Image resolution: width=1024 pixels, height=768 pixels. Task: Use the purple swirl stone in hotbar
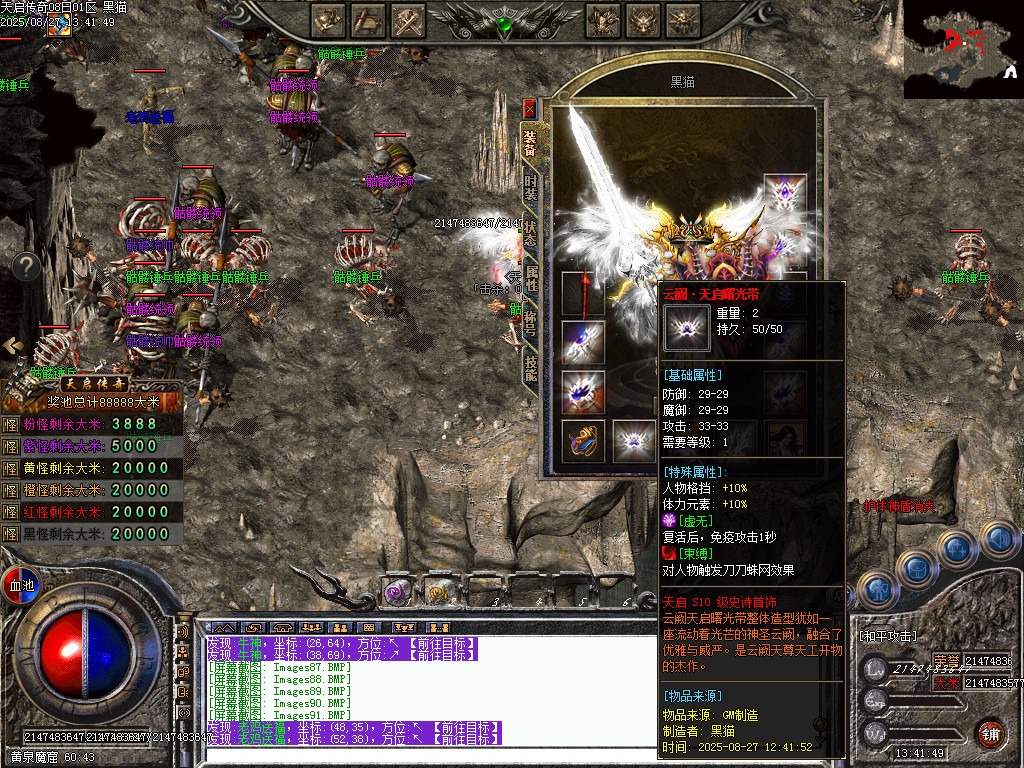395,593
